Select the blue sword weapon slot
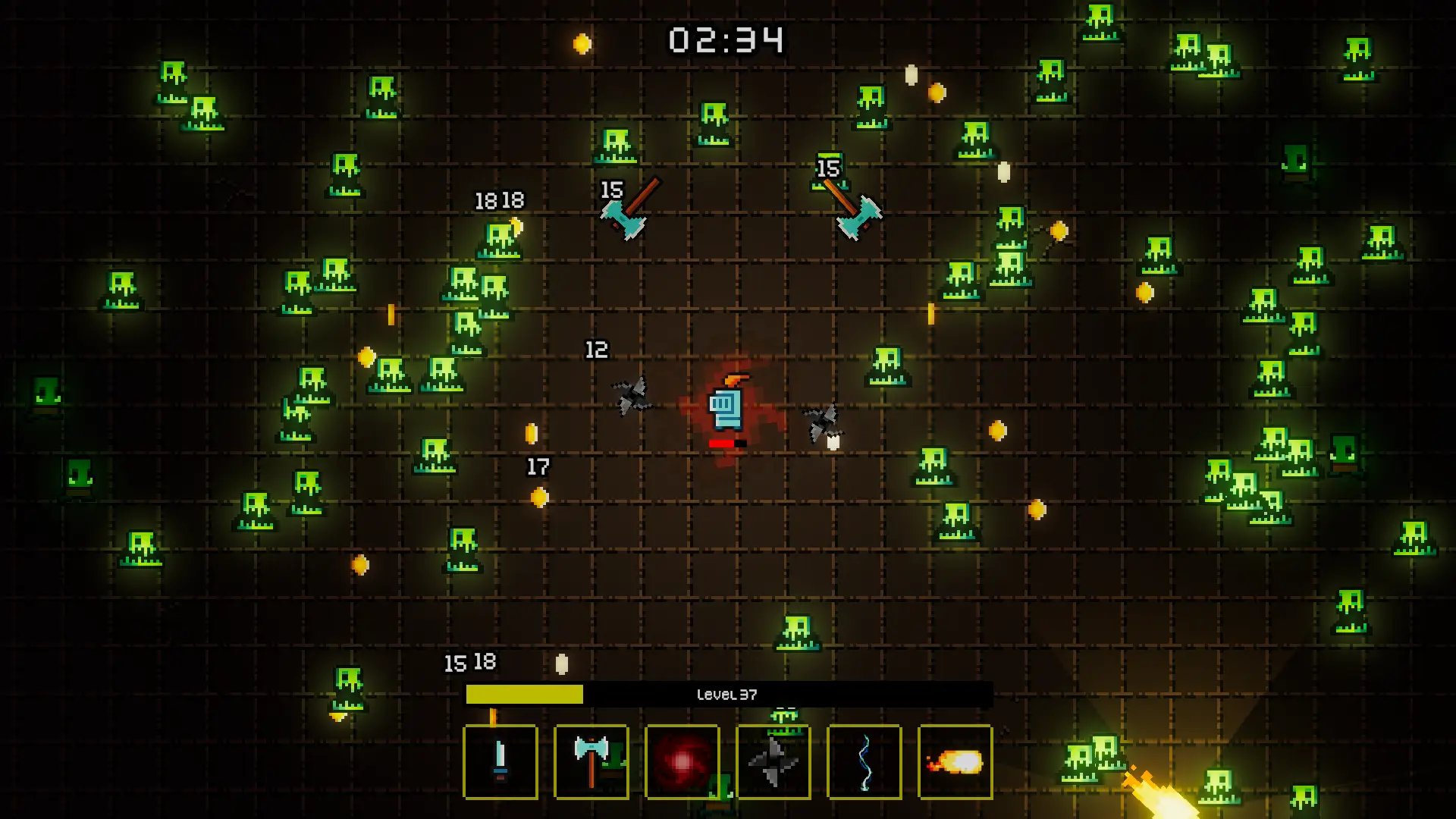The width and height of the screenshot is (1456, 819). pos(500,761)
